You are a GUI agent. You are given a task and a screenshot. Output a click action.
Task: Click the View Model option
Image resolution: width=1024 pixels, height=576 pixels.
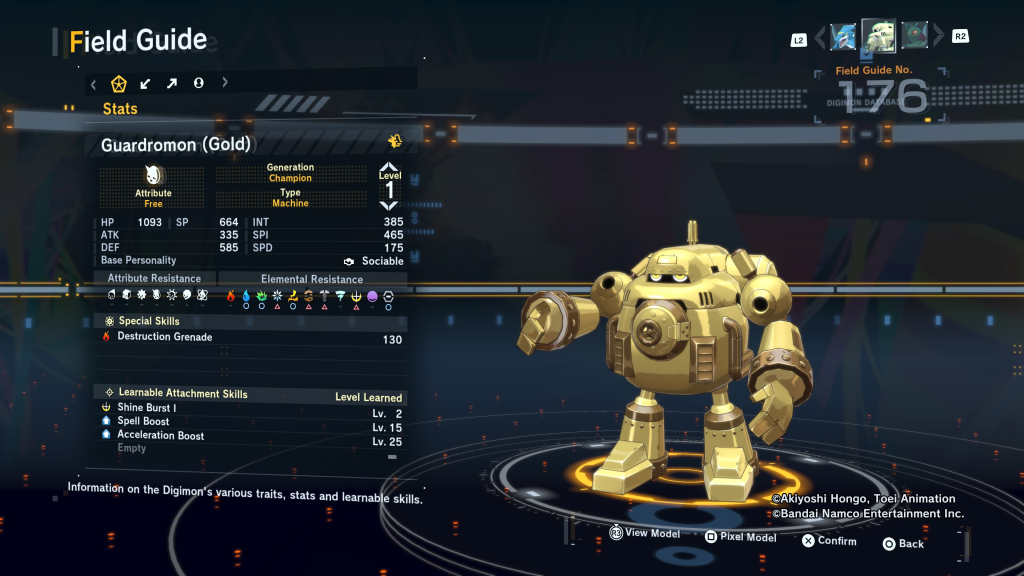(x=645, y=534)
